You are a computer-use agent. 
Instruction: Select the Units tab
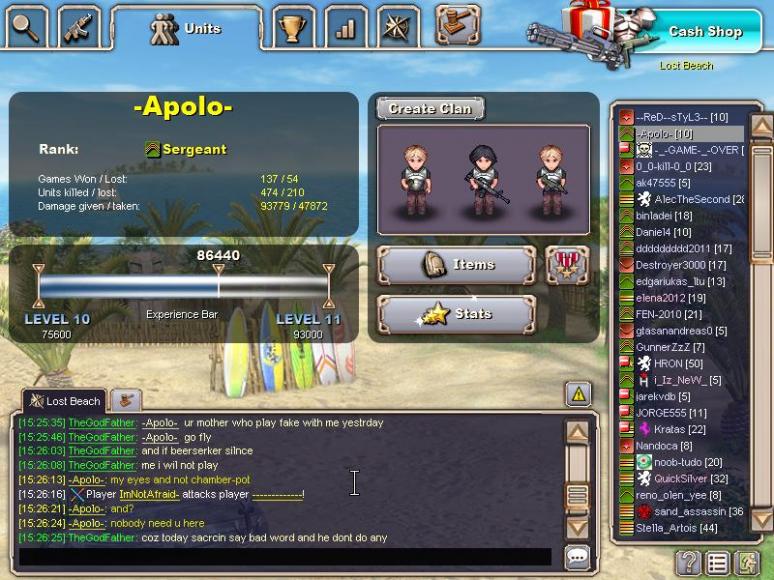pyautogui.click(x=187, y=29)
